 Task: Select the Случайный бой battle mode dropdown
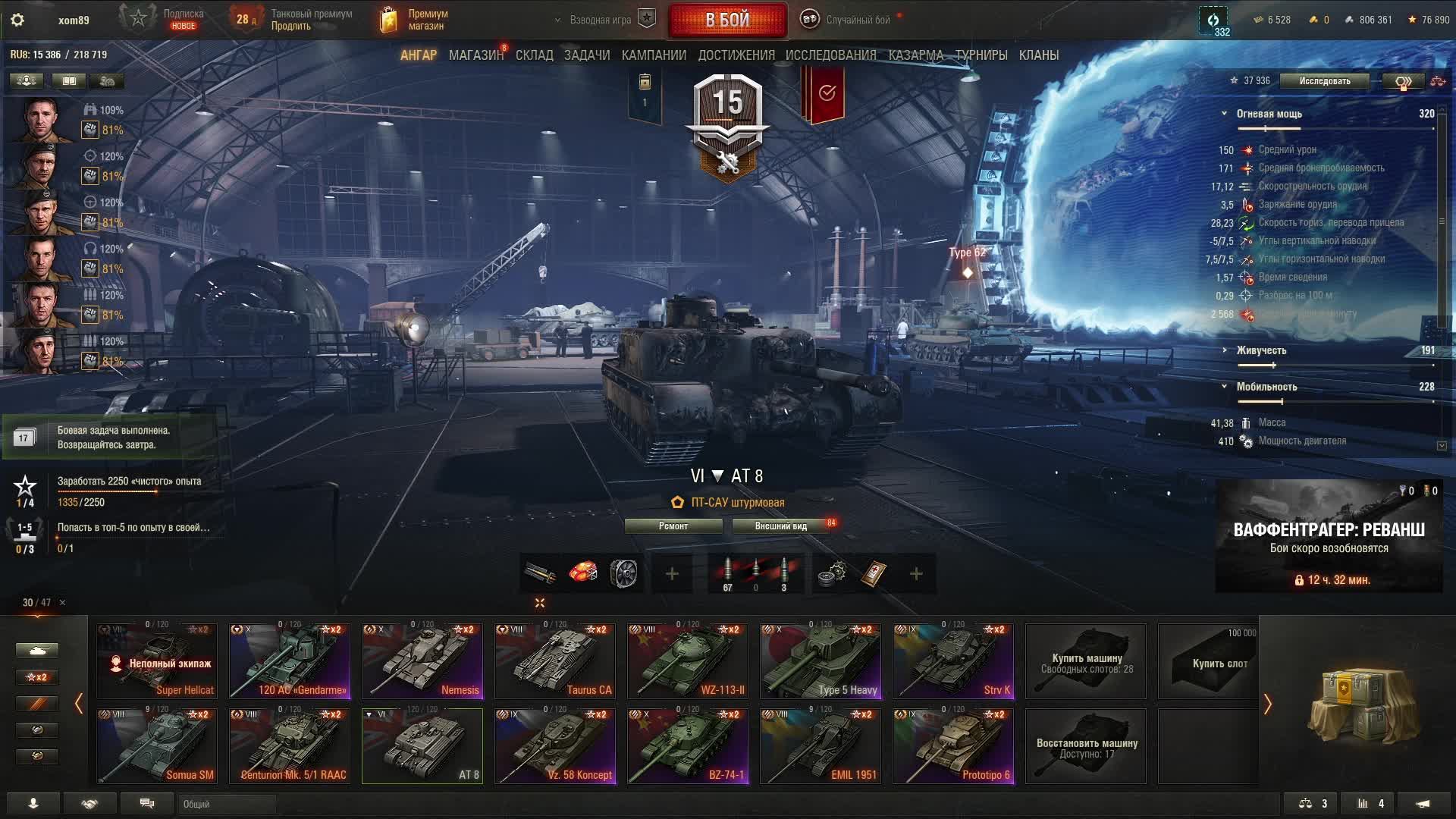click(x=857, y=20)
